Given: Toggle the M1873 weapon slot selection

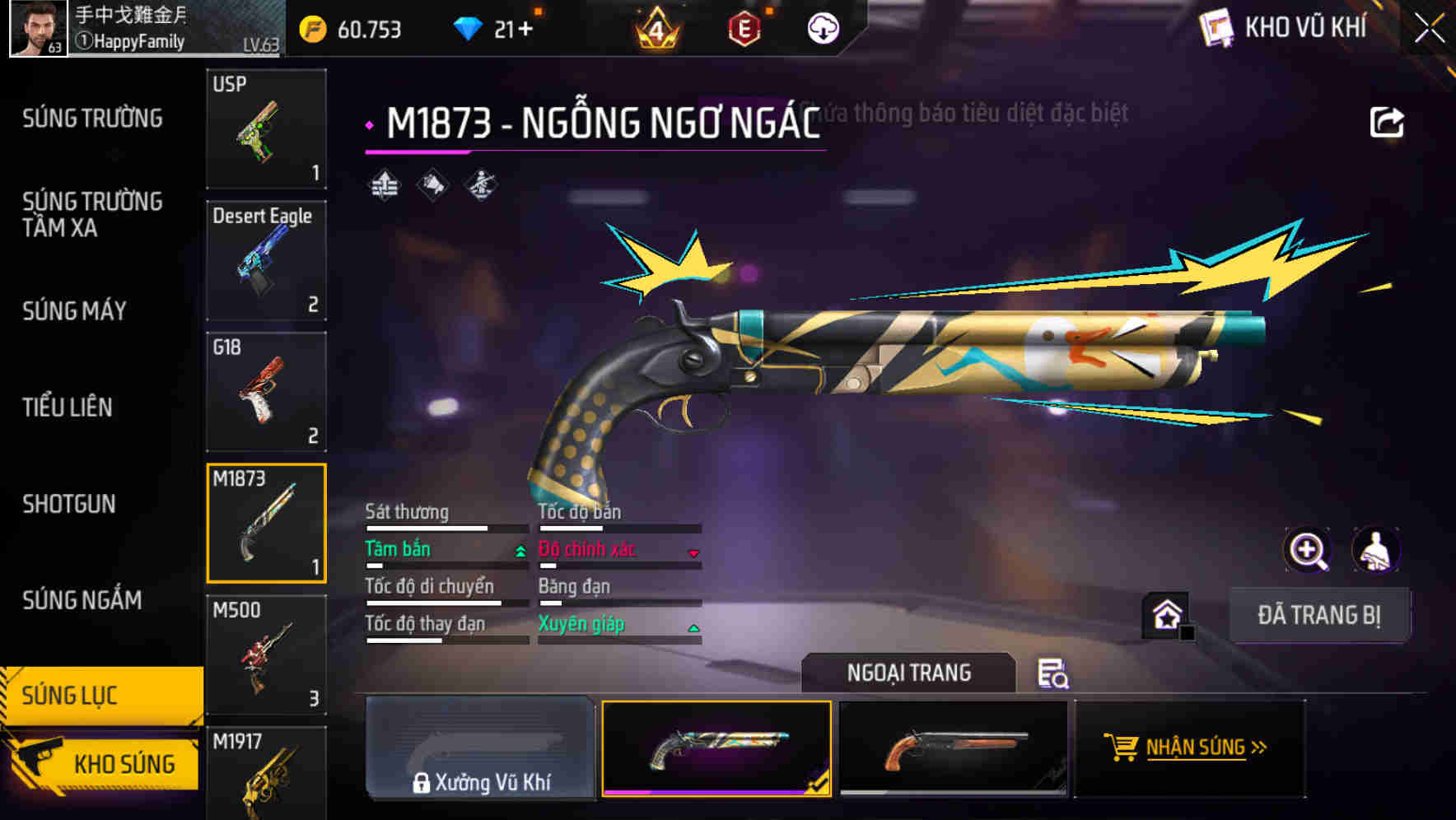Looking at the screenshot, I should coord(266,524).
